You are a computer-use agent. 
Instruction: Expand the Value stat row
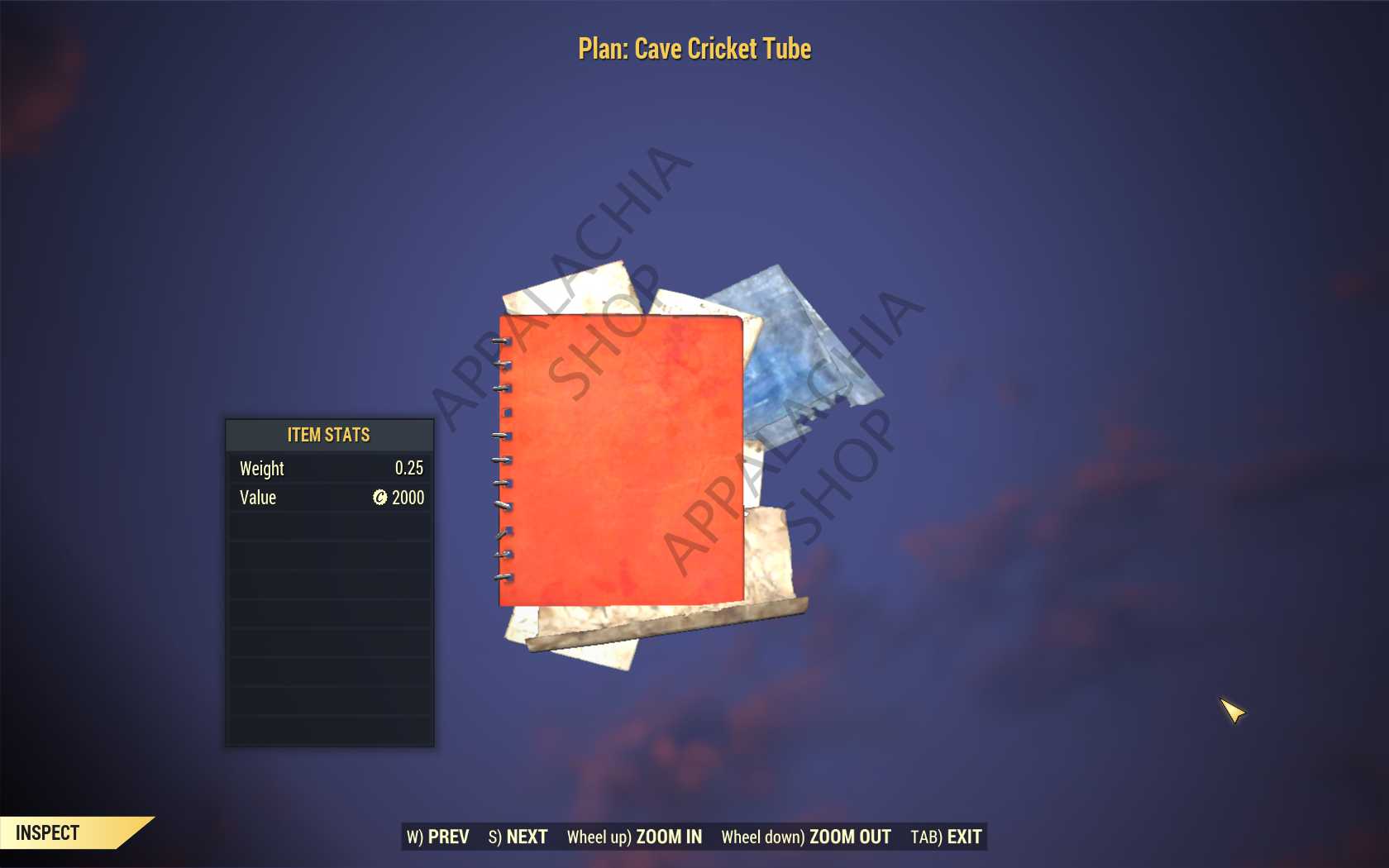click(328, 498)
